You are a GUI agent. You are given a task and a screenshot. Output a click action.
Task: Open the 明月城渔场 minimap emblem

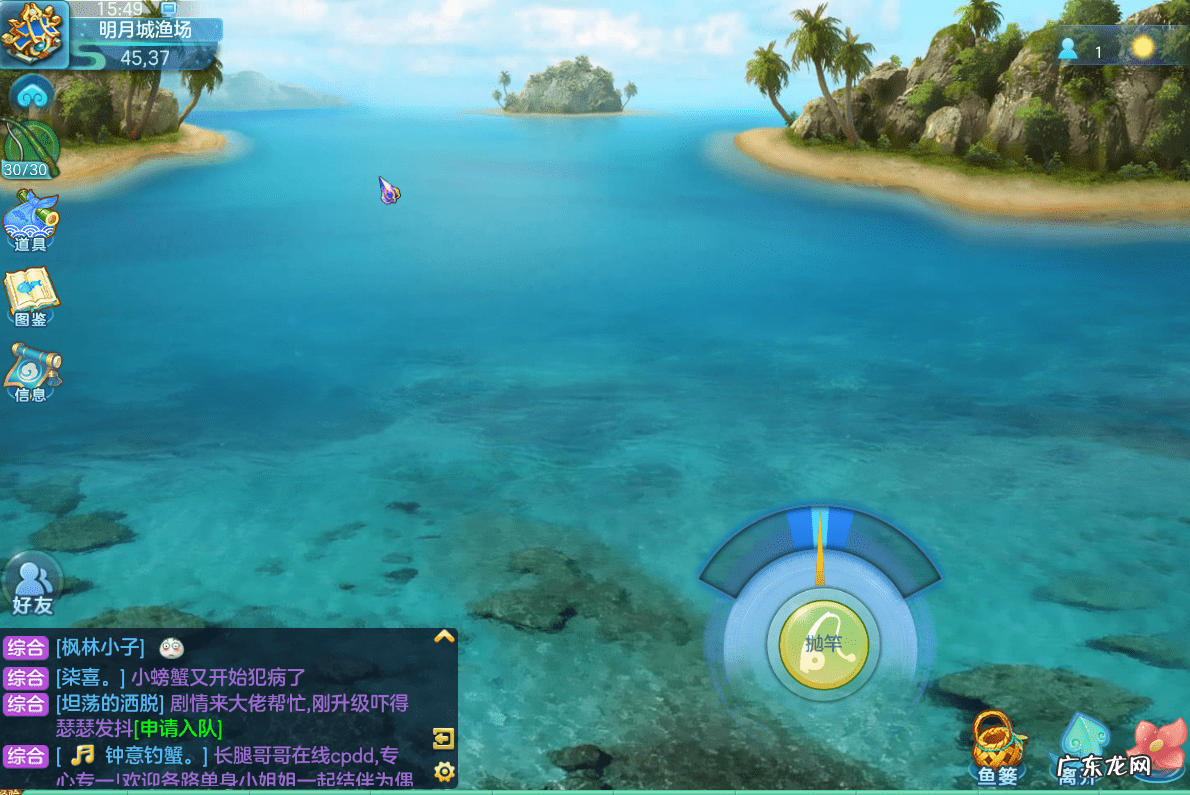(x=33, y=33)
